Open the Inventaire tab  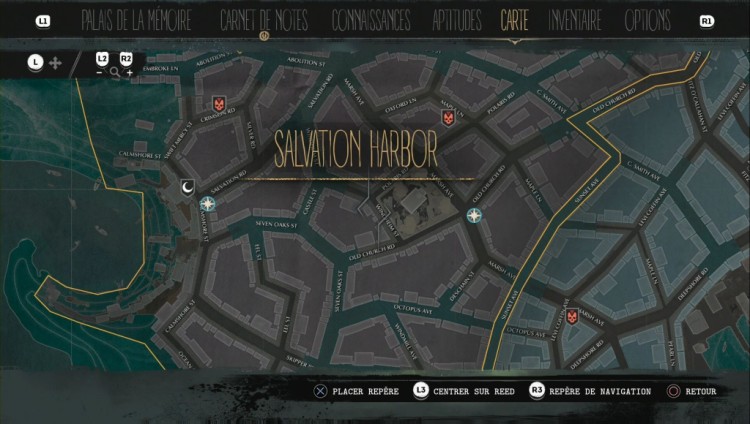[x=574, y=20]
